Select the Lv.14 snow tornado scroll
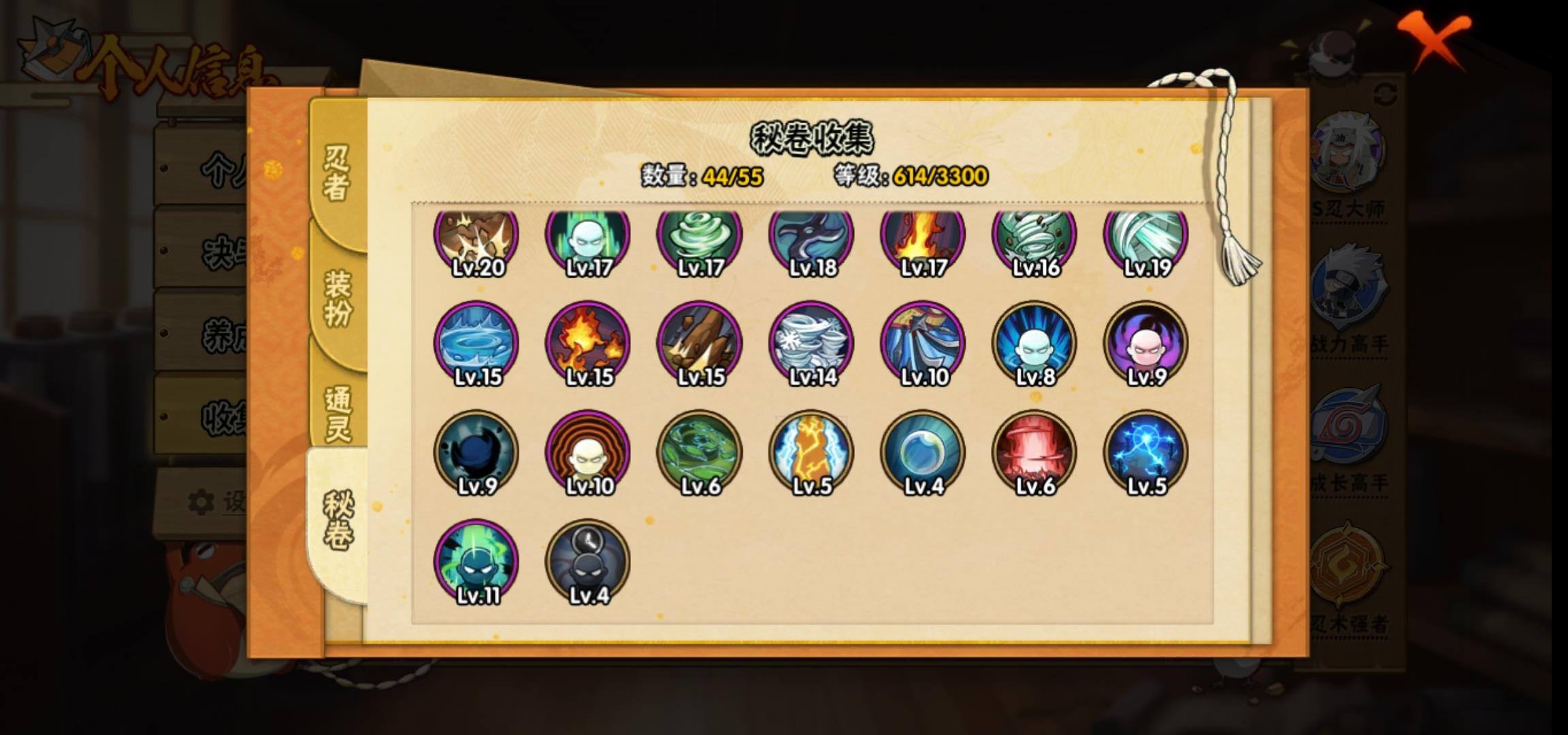 (x=811, y=344)
